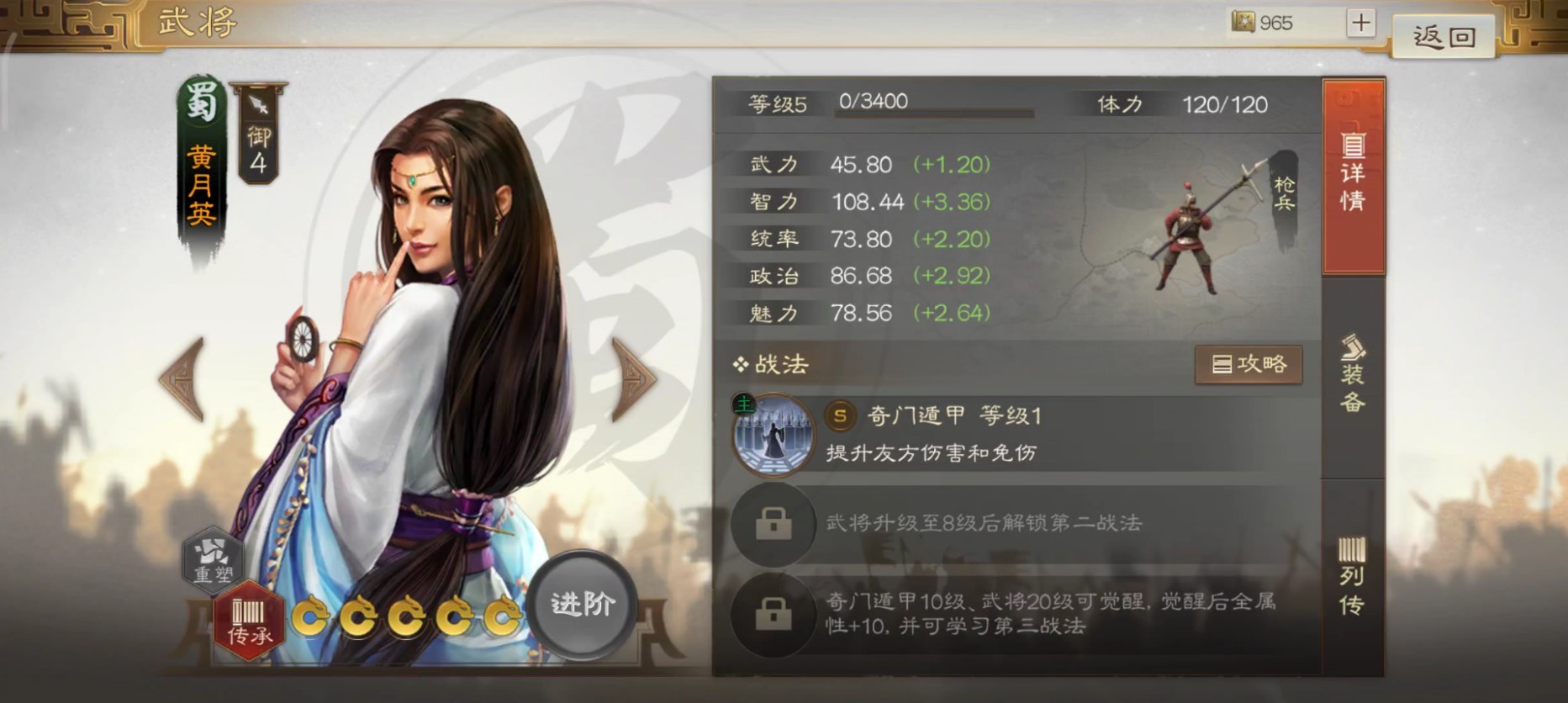
Task: Click the plus button to add currency
Action: pos(1362,22)
